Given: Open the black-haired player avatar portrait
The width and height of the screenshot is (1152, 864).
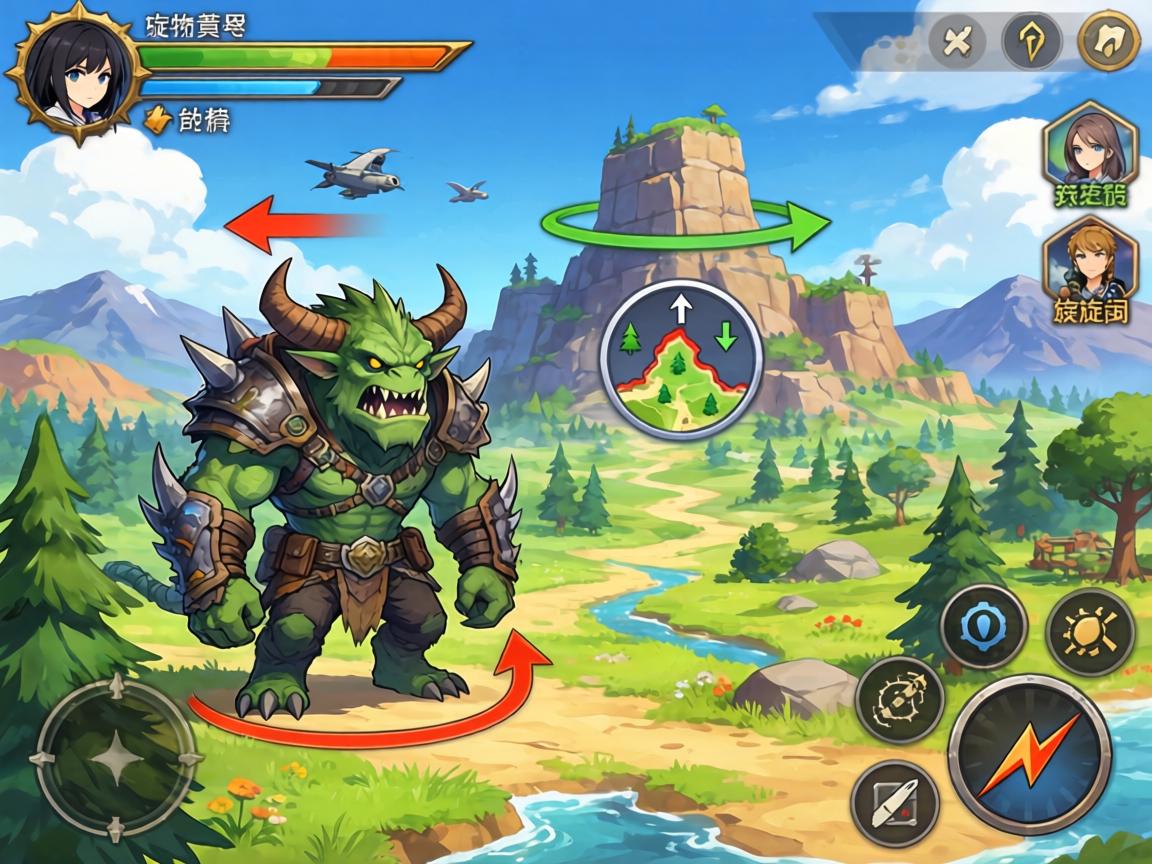Looking at the screenshot, I should pos(70,70).
